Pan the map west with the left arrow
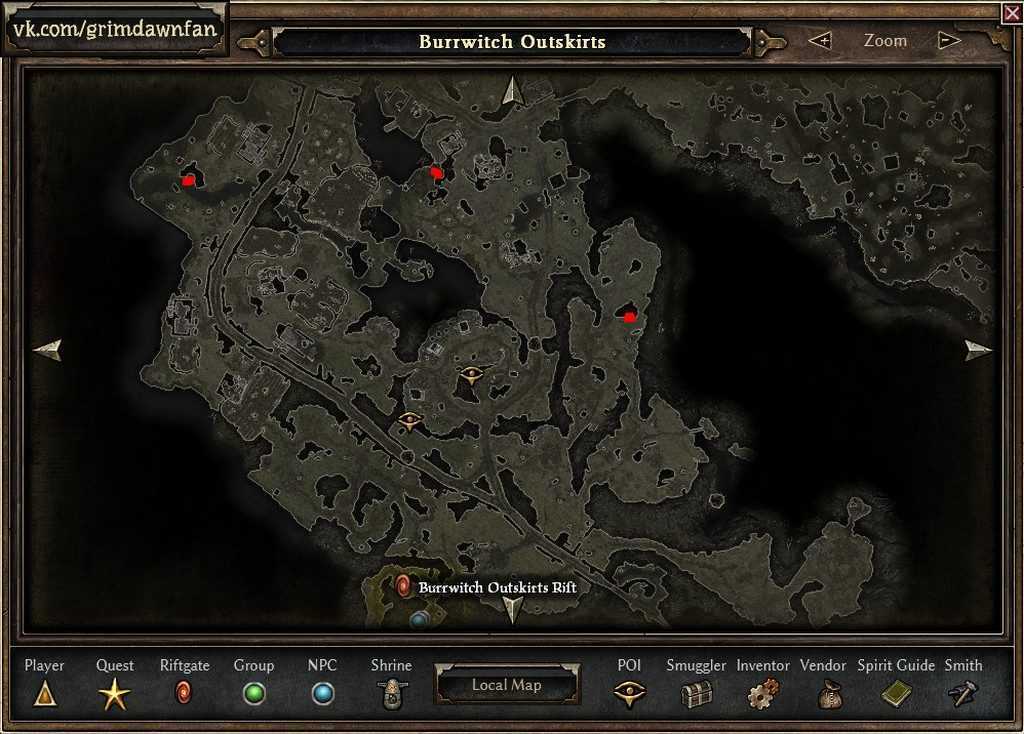The height and width of the screenshot is (734, 1024). (x=47, y=349)
